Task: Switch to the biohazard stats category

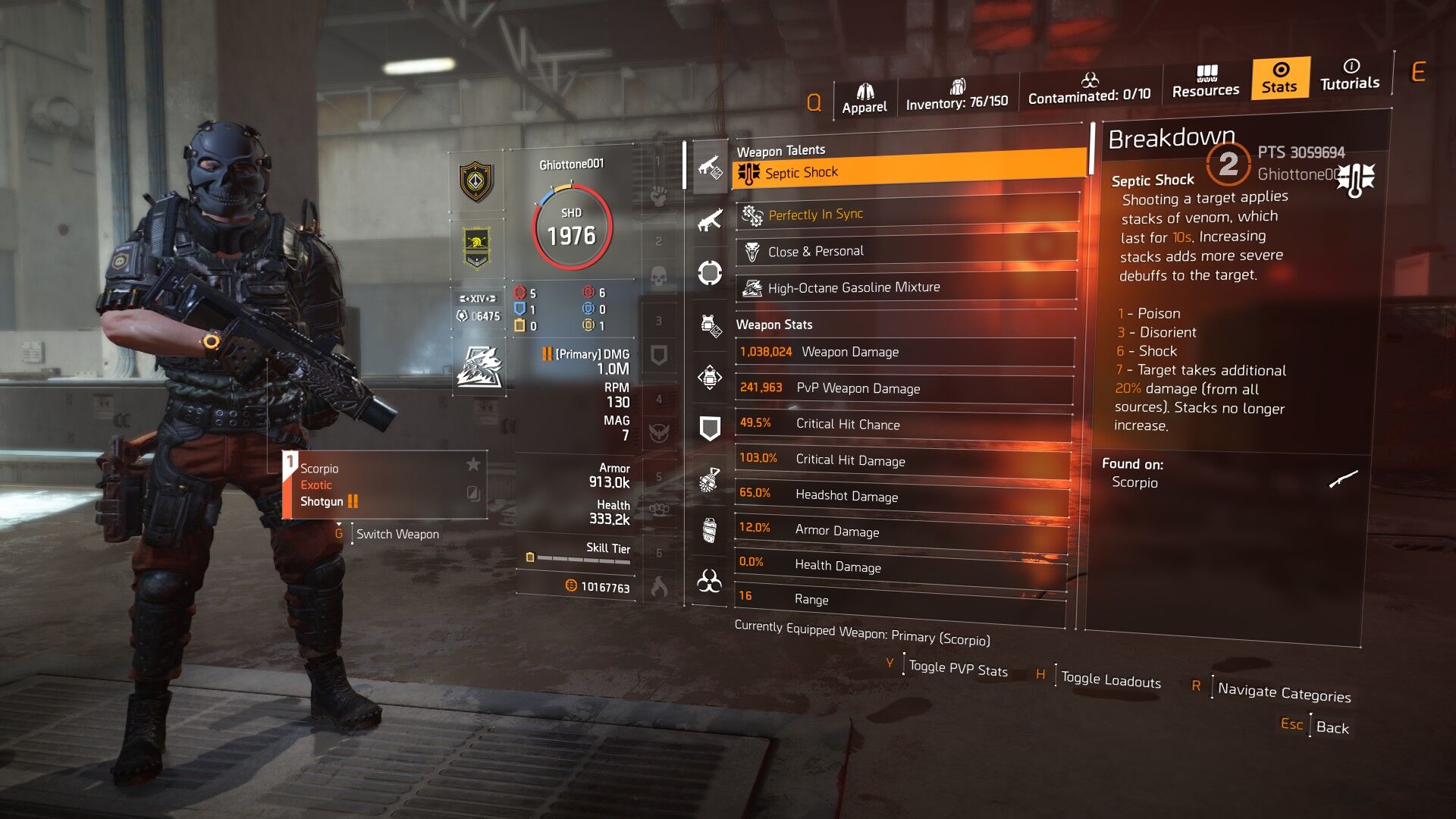Action: coord(709,582)
